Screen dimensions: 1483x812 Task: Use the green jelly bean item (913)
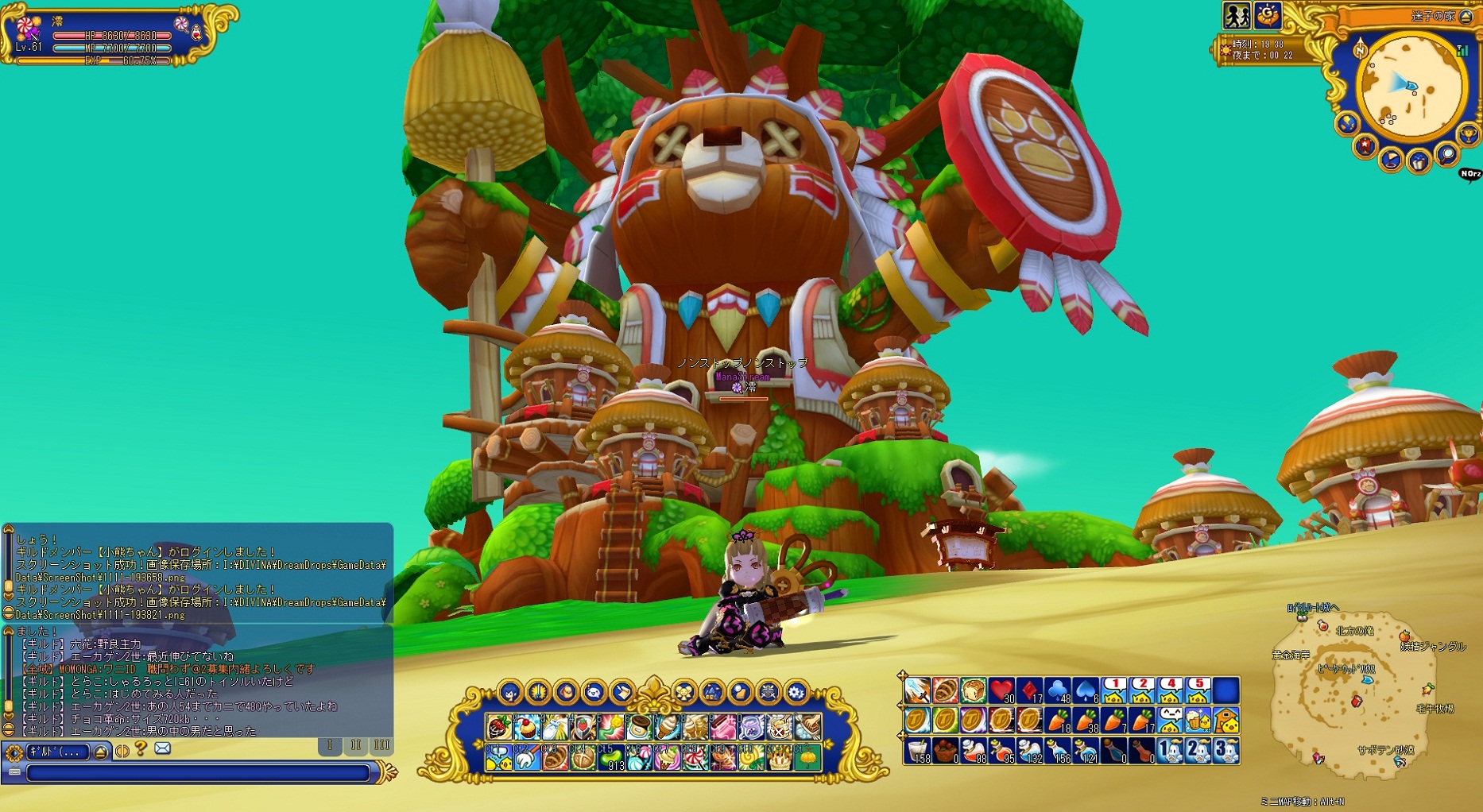[x=610, y=758]
